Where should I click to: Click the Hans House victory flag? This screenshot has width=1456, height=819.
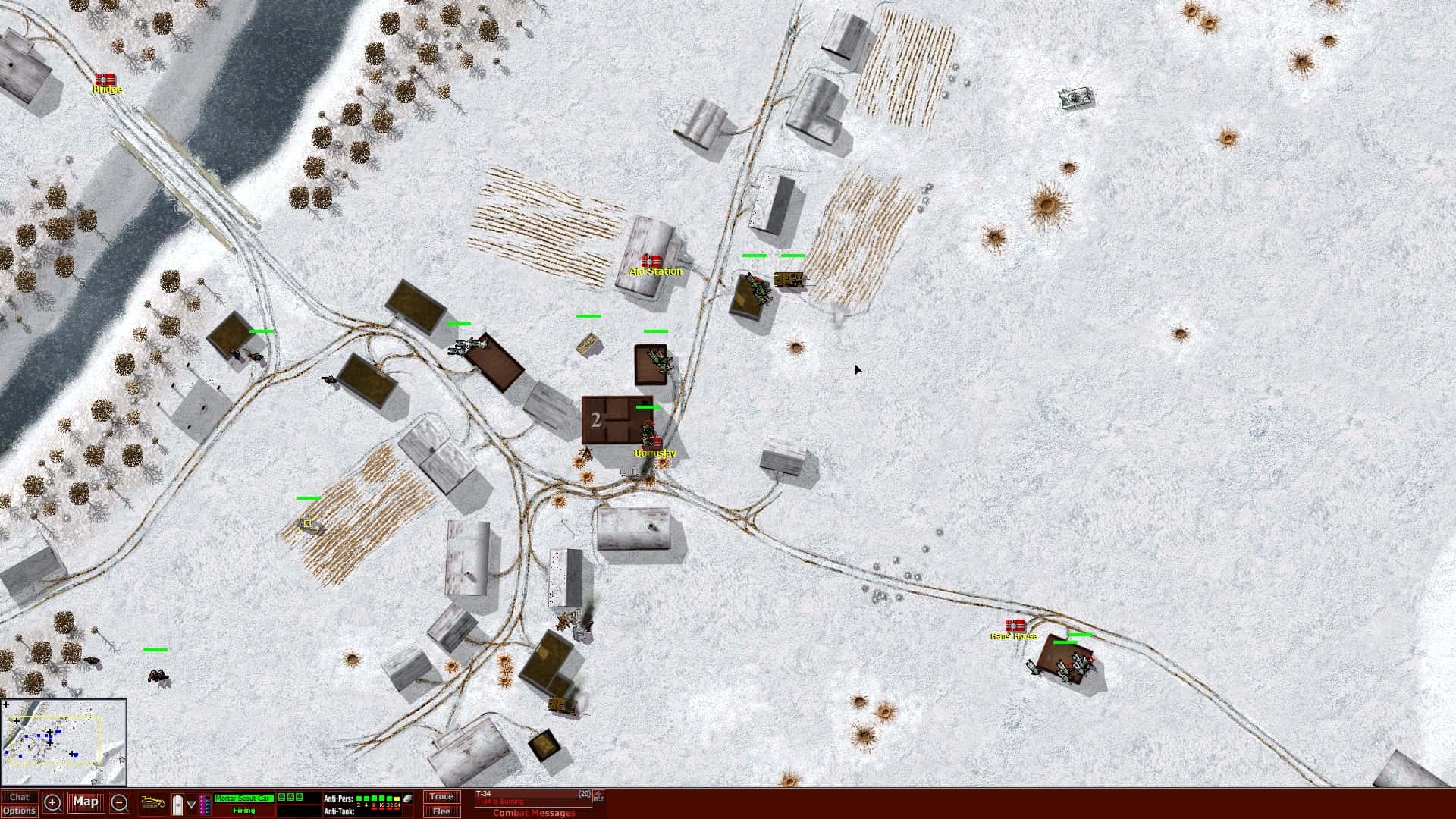coord(1015,627)
